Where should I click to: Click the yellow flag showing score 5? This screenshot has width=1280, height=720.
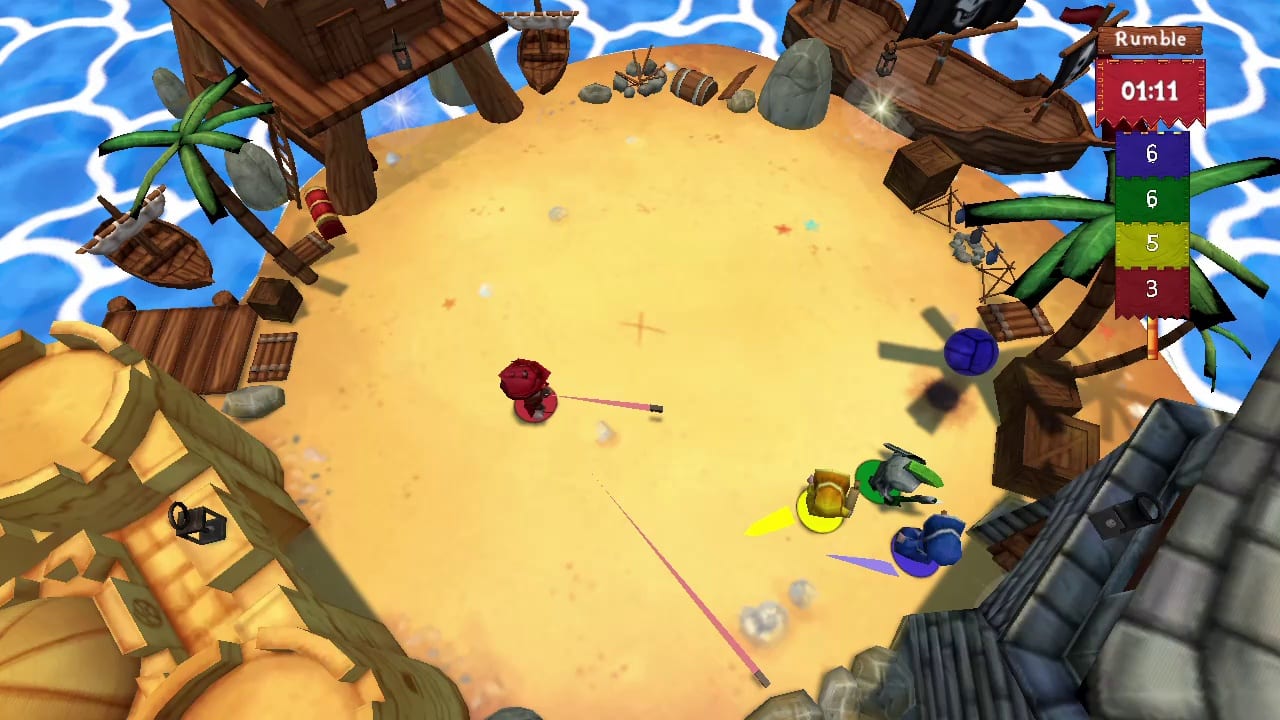pos(1151,243)
